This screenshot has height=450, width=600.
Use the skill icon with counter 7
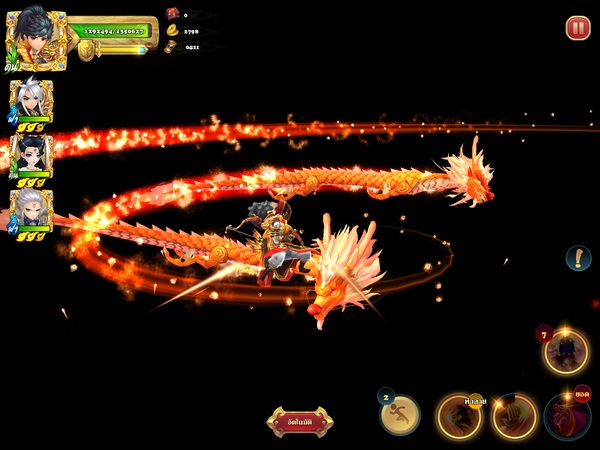[565, 352]
